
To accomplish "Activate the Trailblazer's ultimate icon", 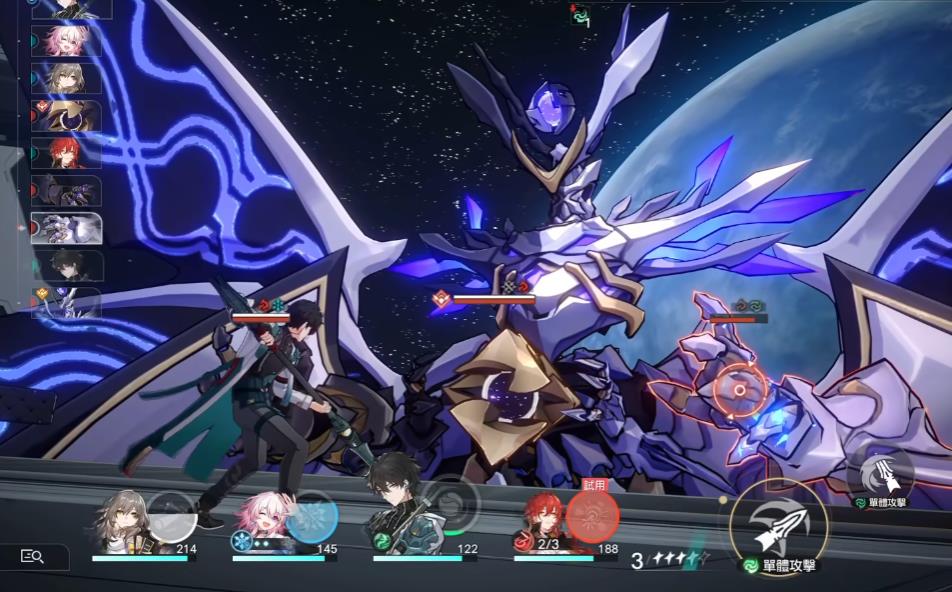I will pyautogui.click(x=171, y=516).
